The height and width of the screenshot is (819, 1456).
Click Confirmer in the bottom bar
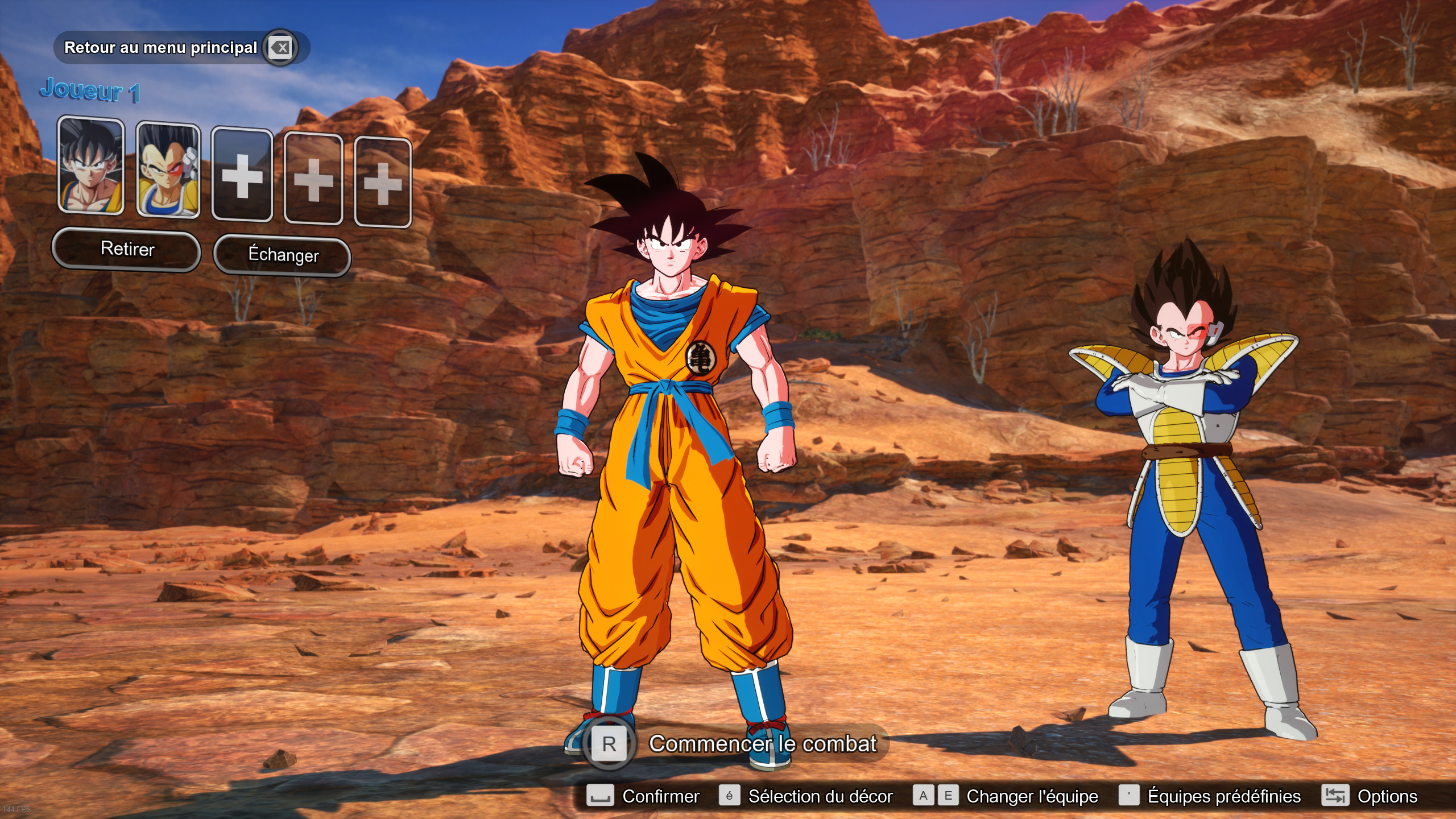(x=660, y=796)
